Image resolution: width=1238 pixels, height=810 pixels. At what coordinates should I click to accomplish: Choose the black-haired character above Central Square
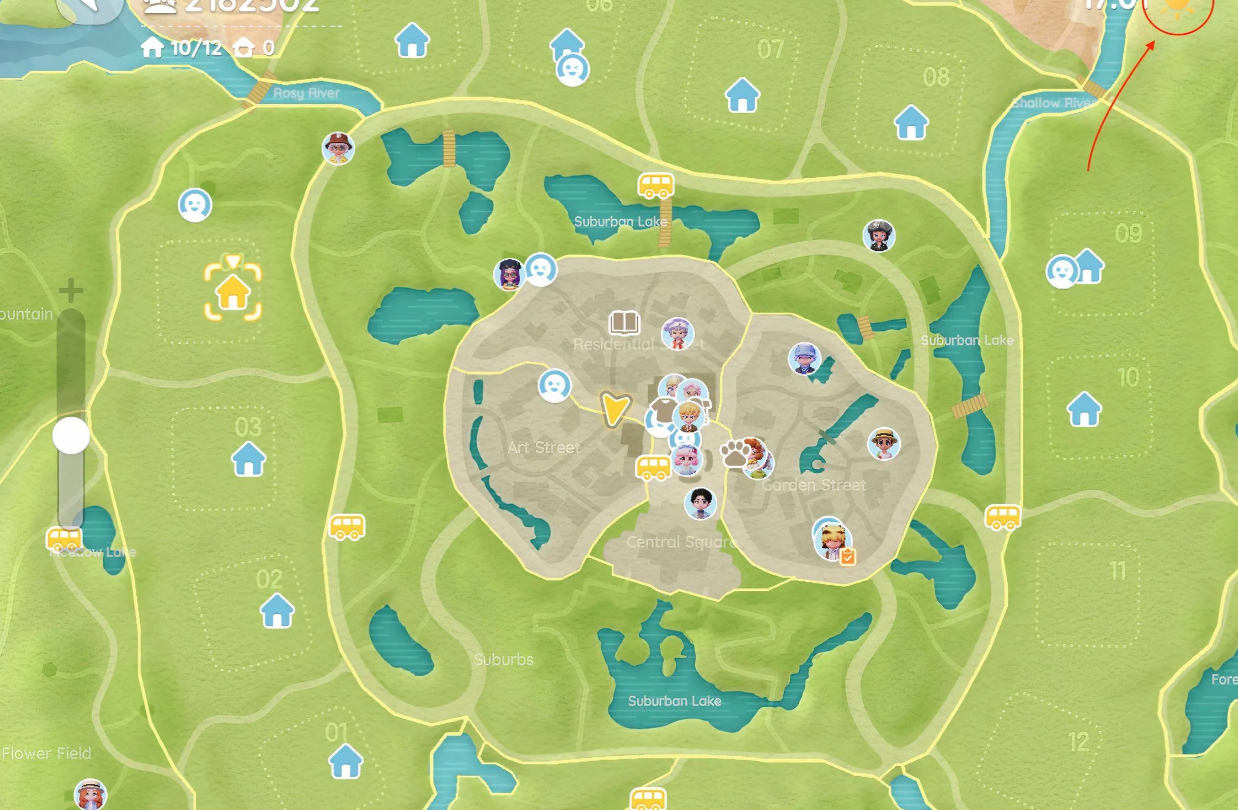click(701, 503)
